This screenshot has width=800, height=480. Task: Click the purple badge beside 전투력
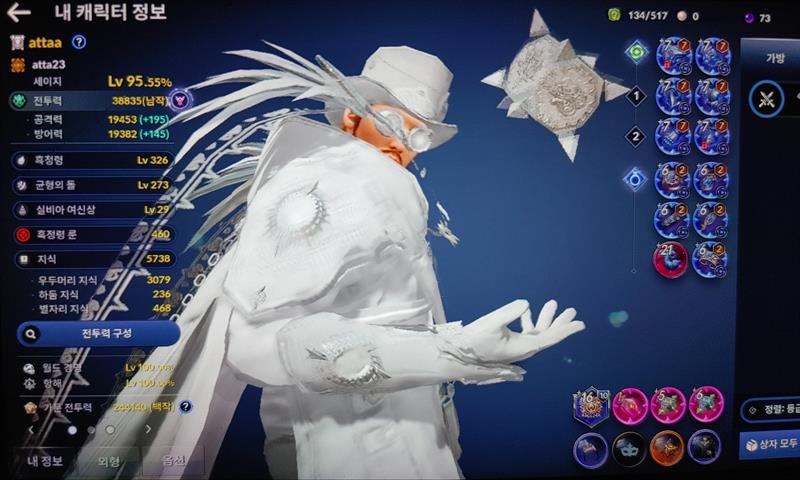[179, 100]
